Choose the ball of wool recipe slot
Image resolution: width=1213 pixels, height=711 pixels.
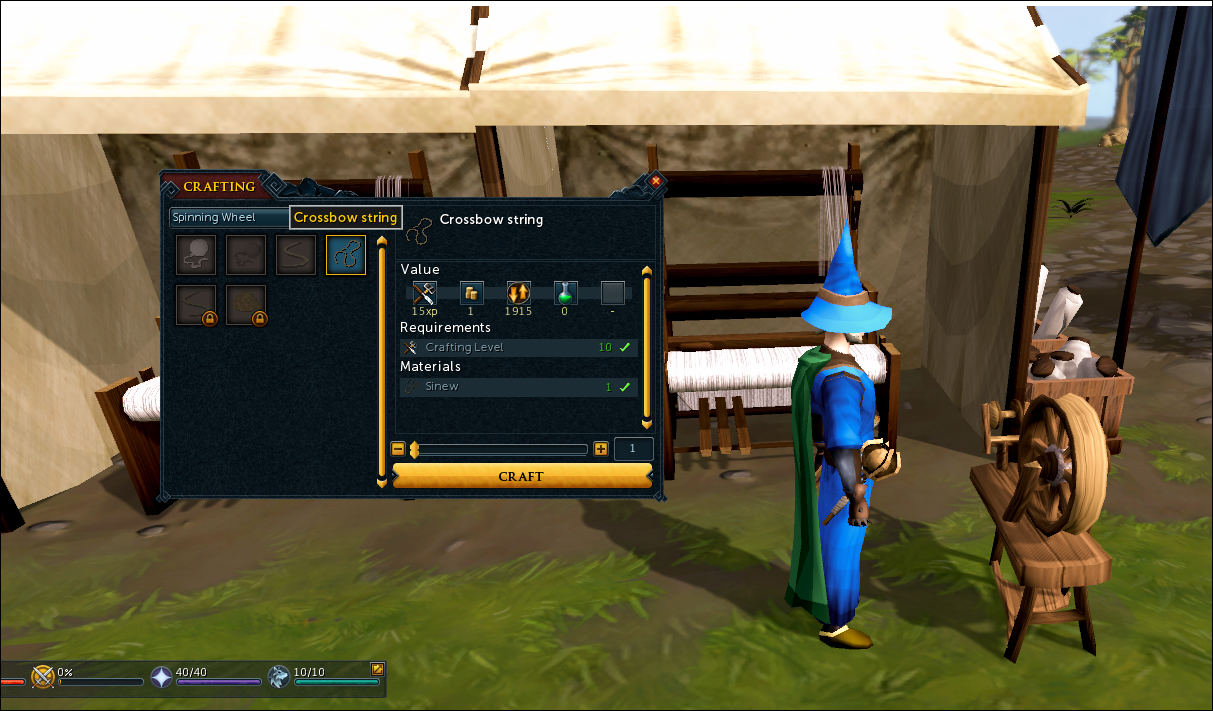point(196,255)
